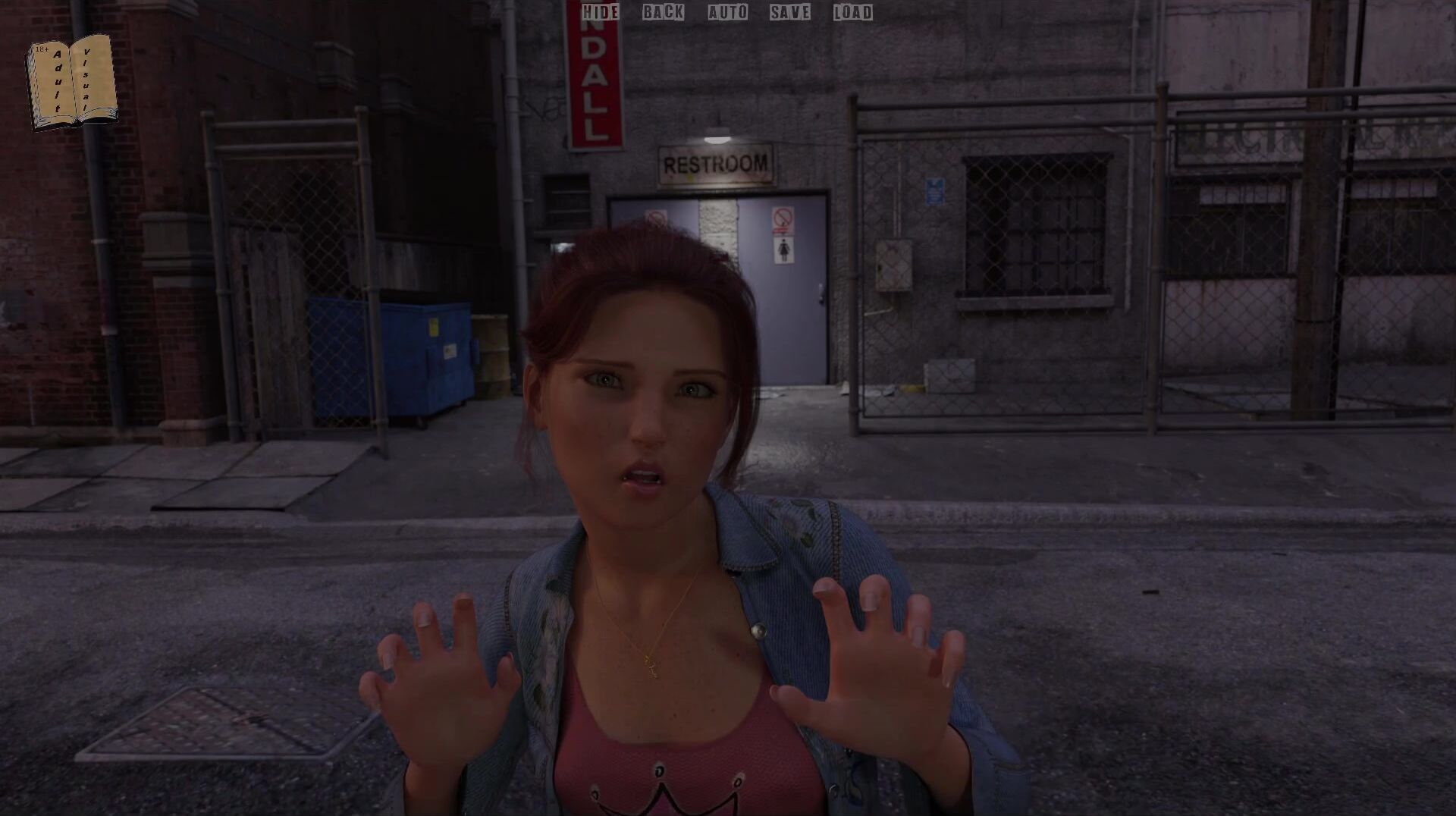
Task: Click the HIDE button
Action: pos(601,12)
